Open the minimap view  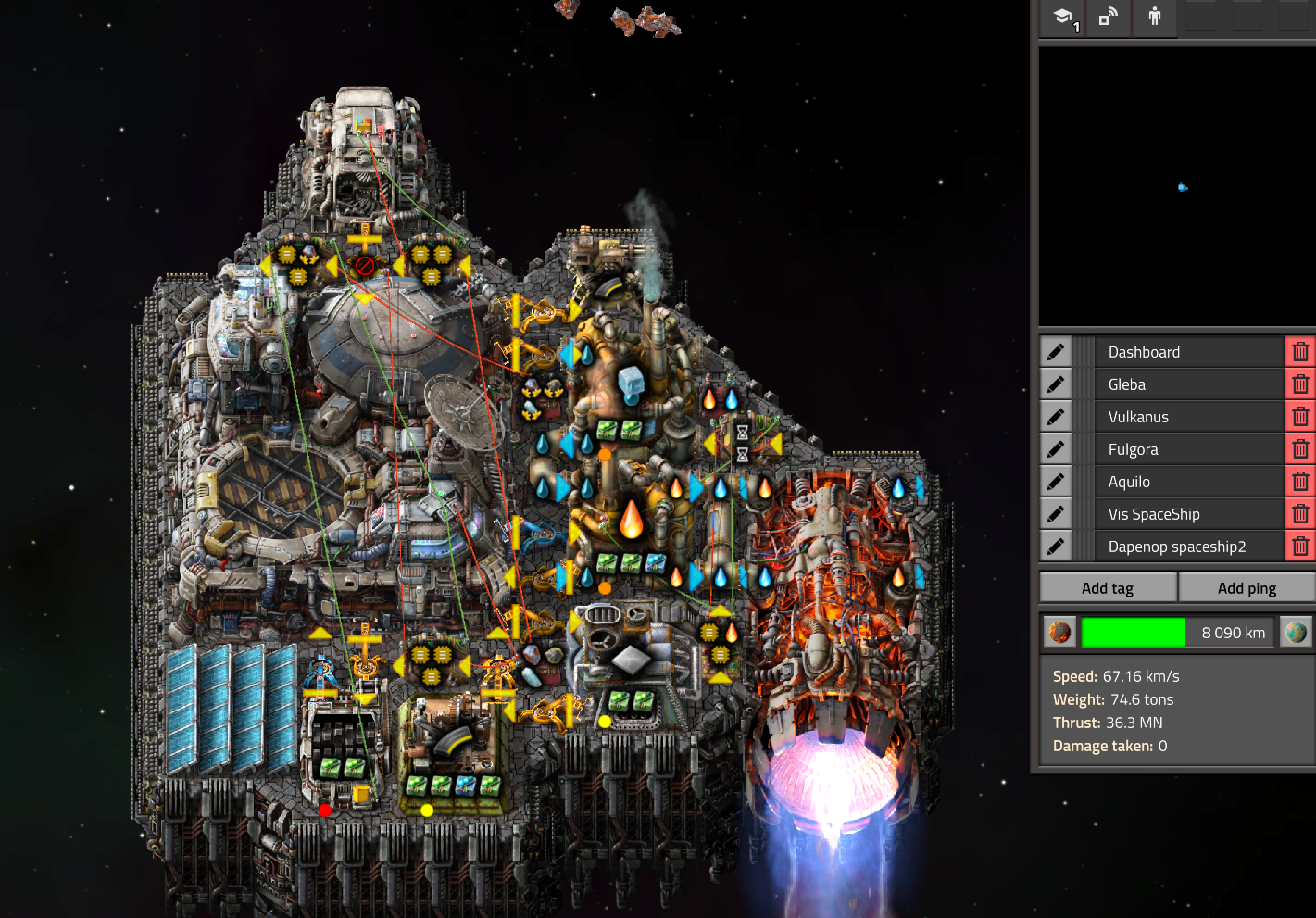tap(1176, 186)
